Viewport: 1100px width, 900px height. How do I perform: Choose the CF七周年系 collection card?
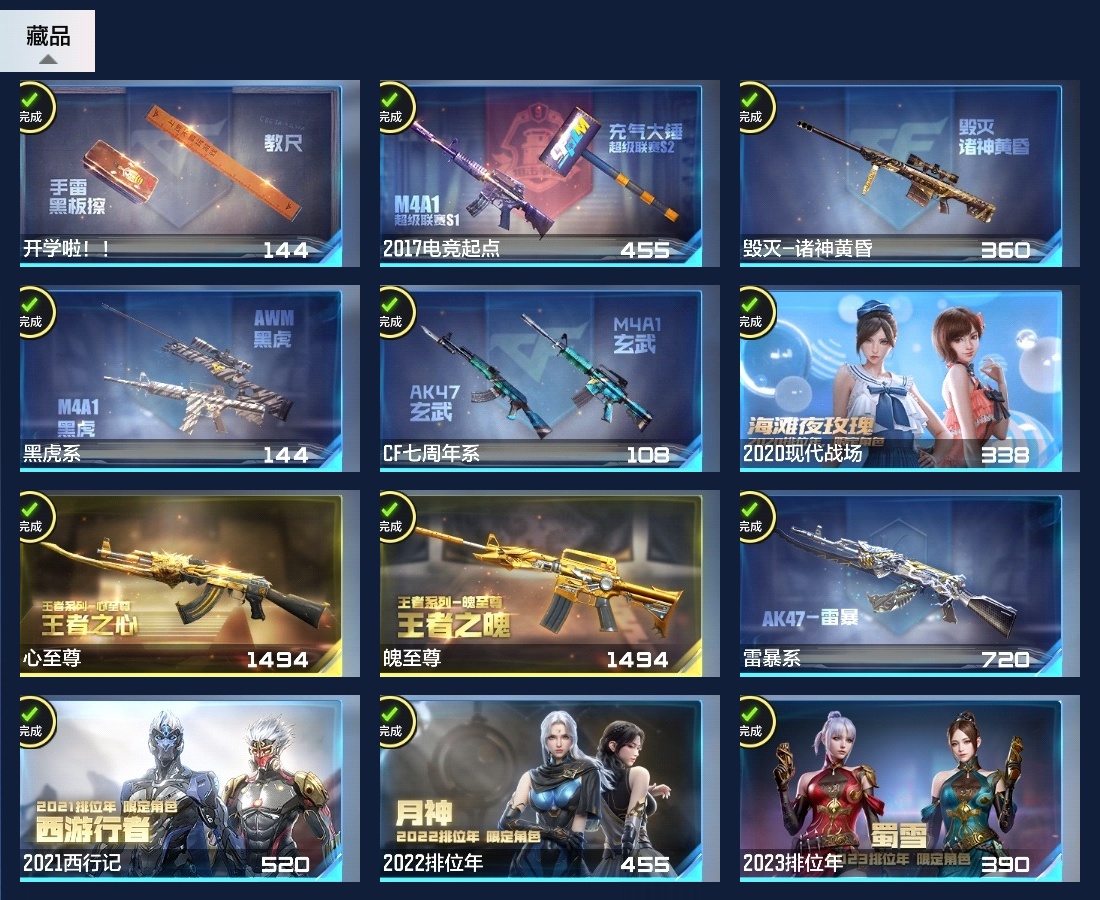click(x=540, y=380)
